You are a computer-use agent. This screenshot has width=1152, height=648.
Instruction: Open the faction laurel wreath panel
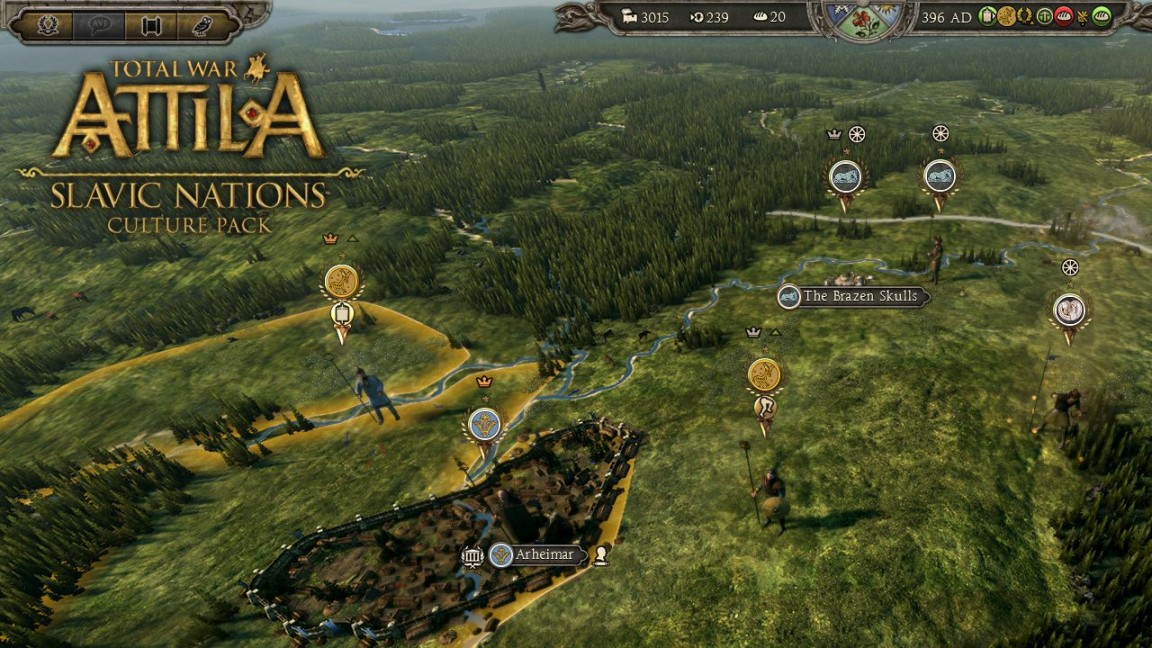[x=47, y=24]
